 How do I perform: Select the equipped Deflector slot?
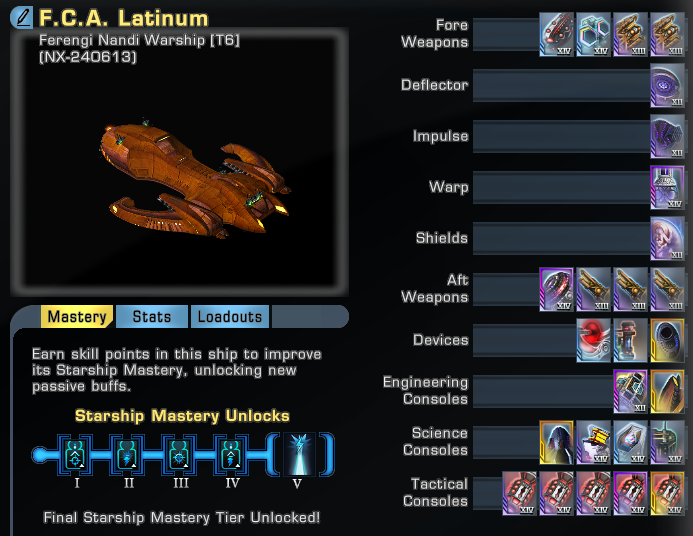pyautogui.click(x=667, y=85)
